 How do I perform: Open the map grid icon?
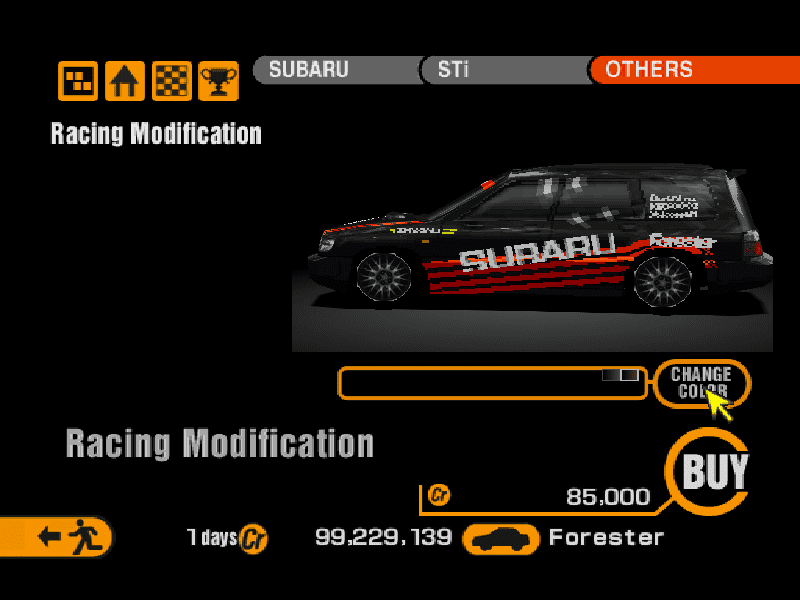[78, 81]
